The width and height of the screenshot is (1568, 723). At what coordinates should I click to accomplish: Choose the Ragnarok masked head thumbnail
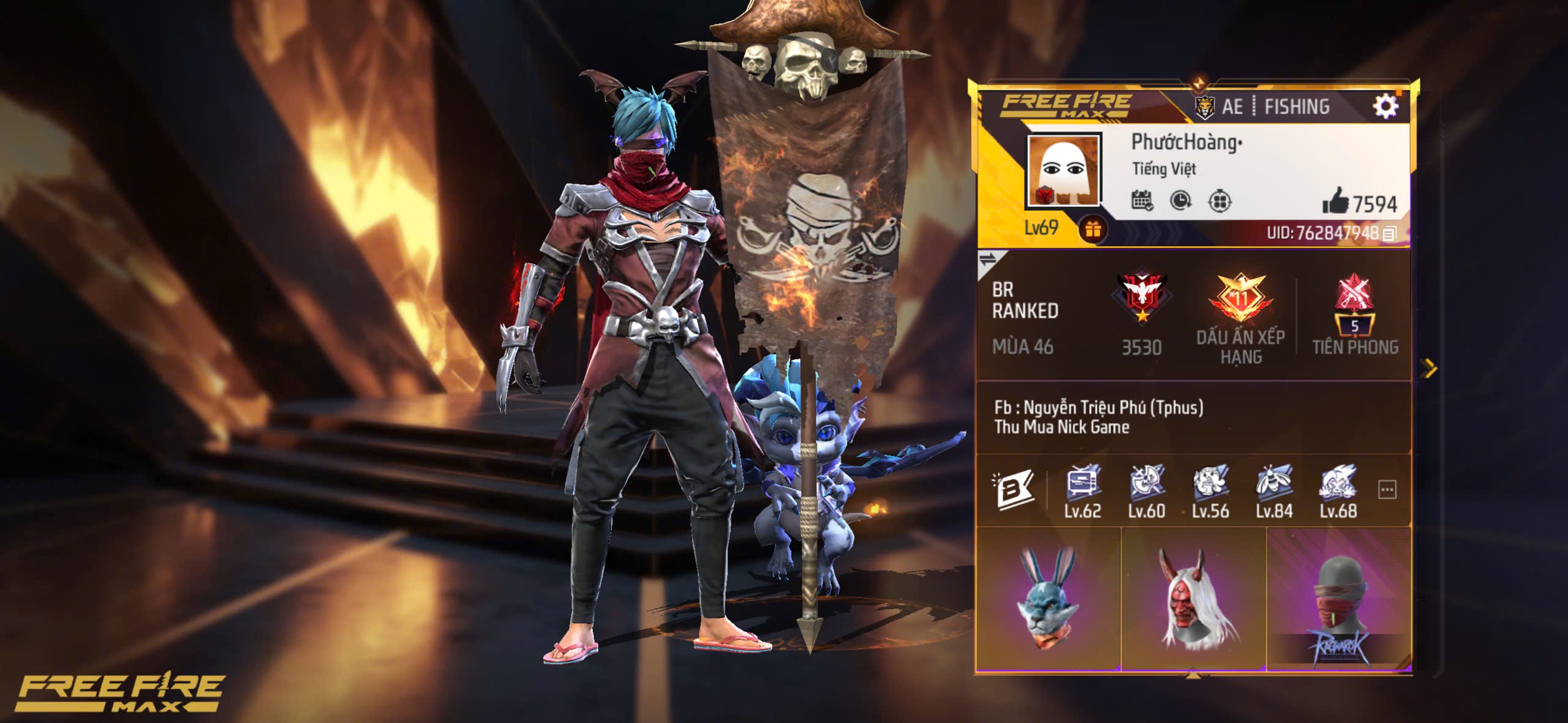coord(1339,598)
